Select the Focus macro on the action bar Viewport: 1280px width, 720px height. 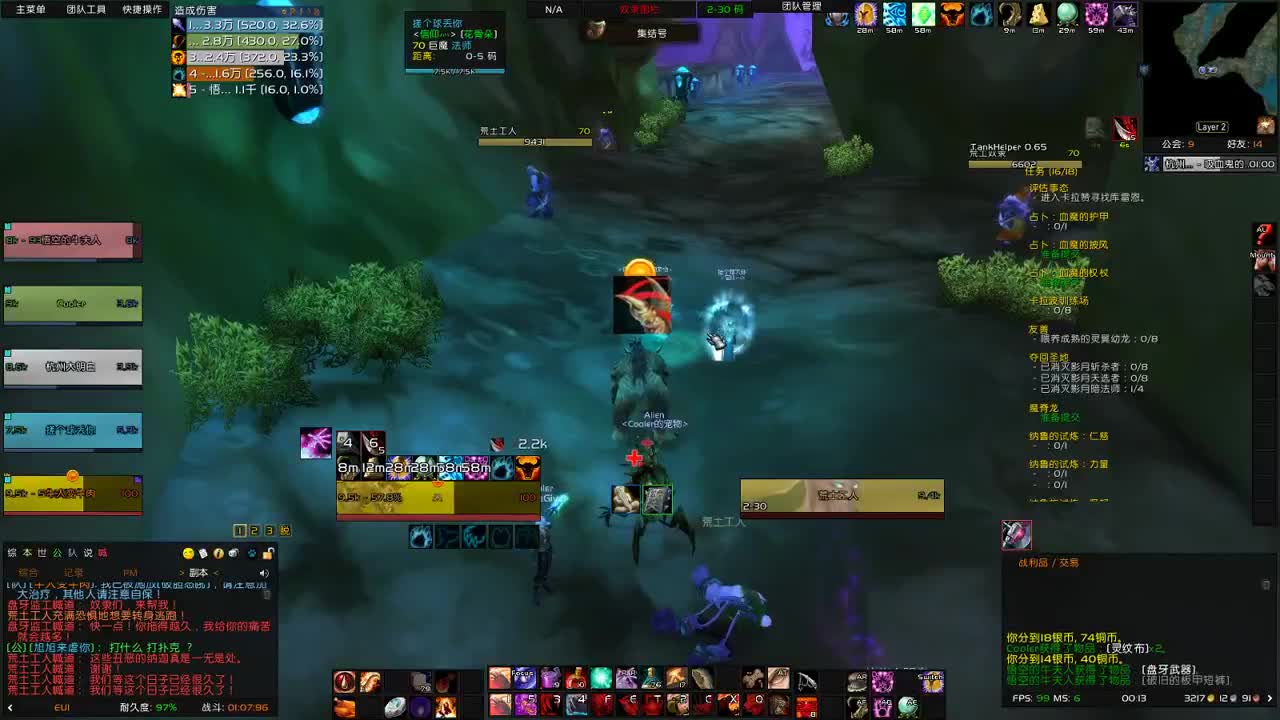tap(525, 678)
